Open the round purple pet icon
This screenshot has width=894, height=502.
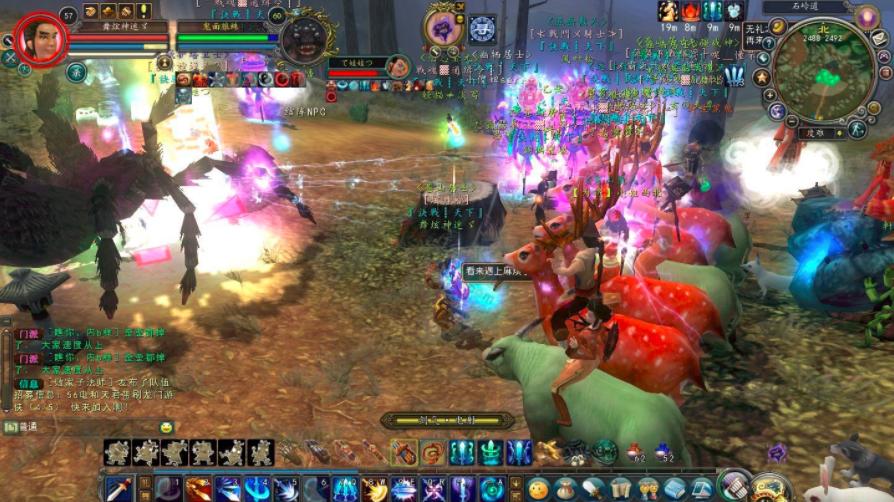click(x=441, y=28)
